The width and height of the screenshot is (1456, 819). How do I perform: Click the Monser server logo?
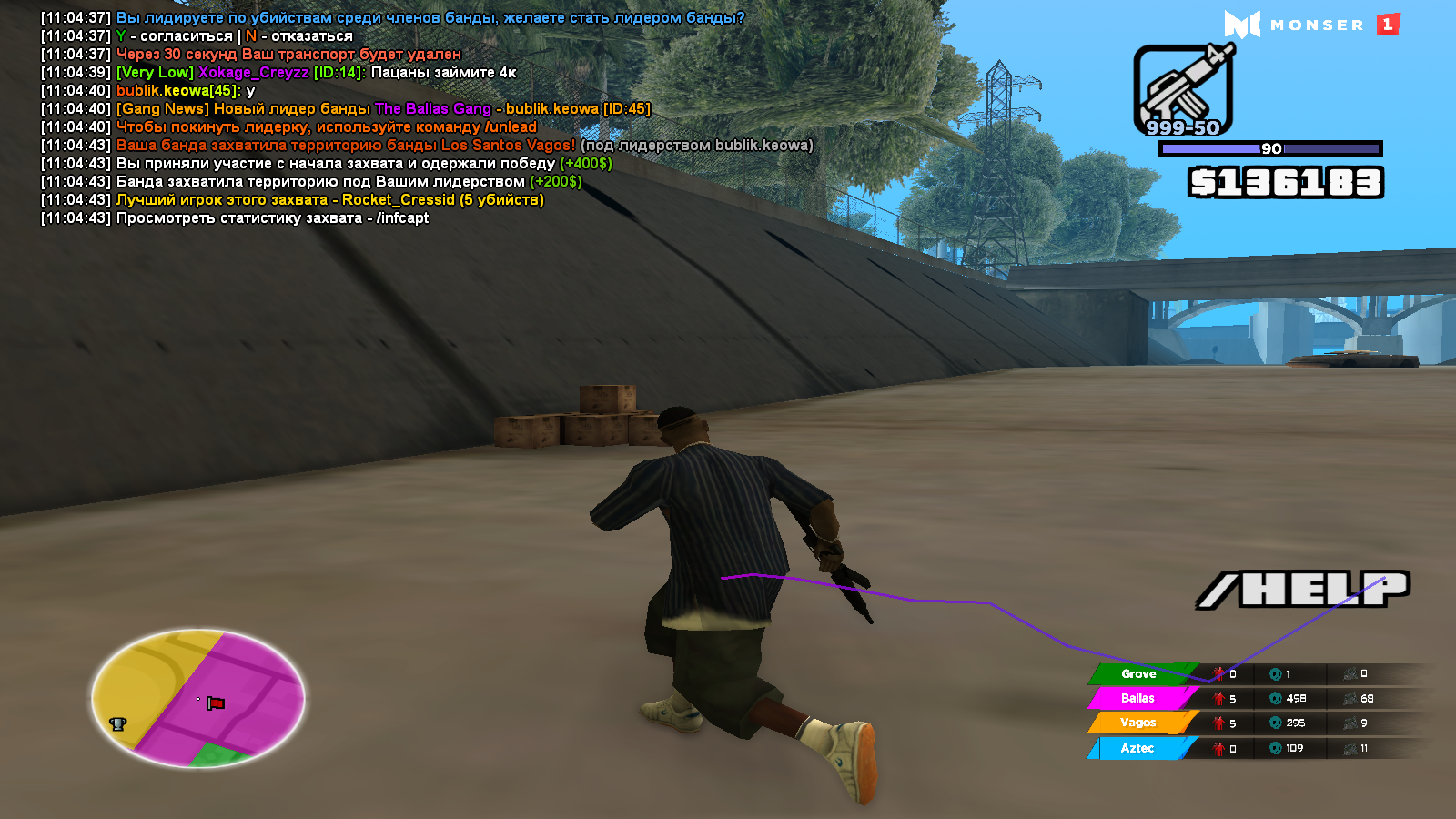(1310, 25)
